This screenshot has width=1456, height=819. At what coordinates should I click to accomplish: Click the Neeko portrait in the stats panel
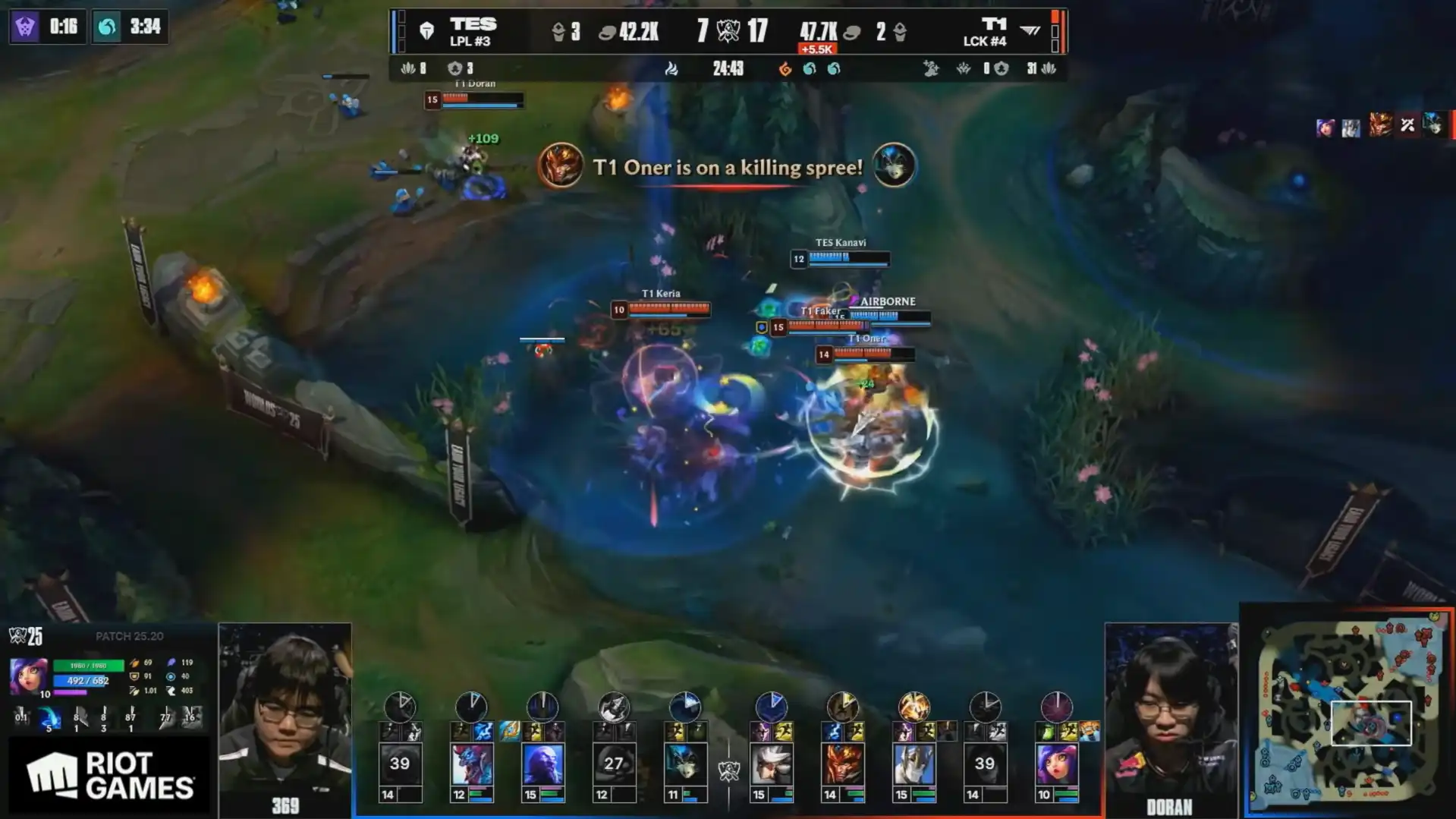pyautogui.click(x=28, y=676)
